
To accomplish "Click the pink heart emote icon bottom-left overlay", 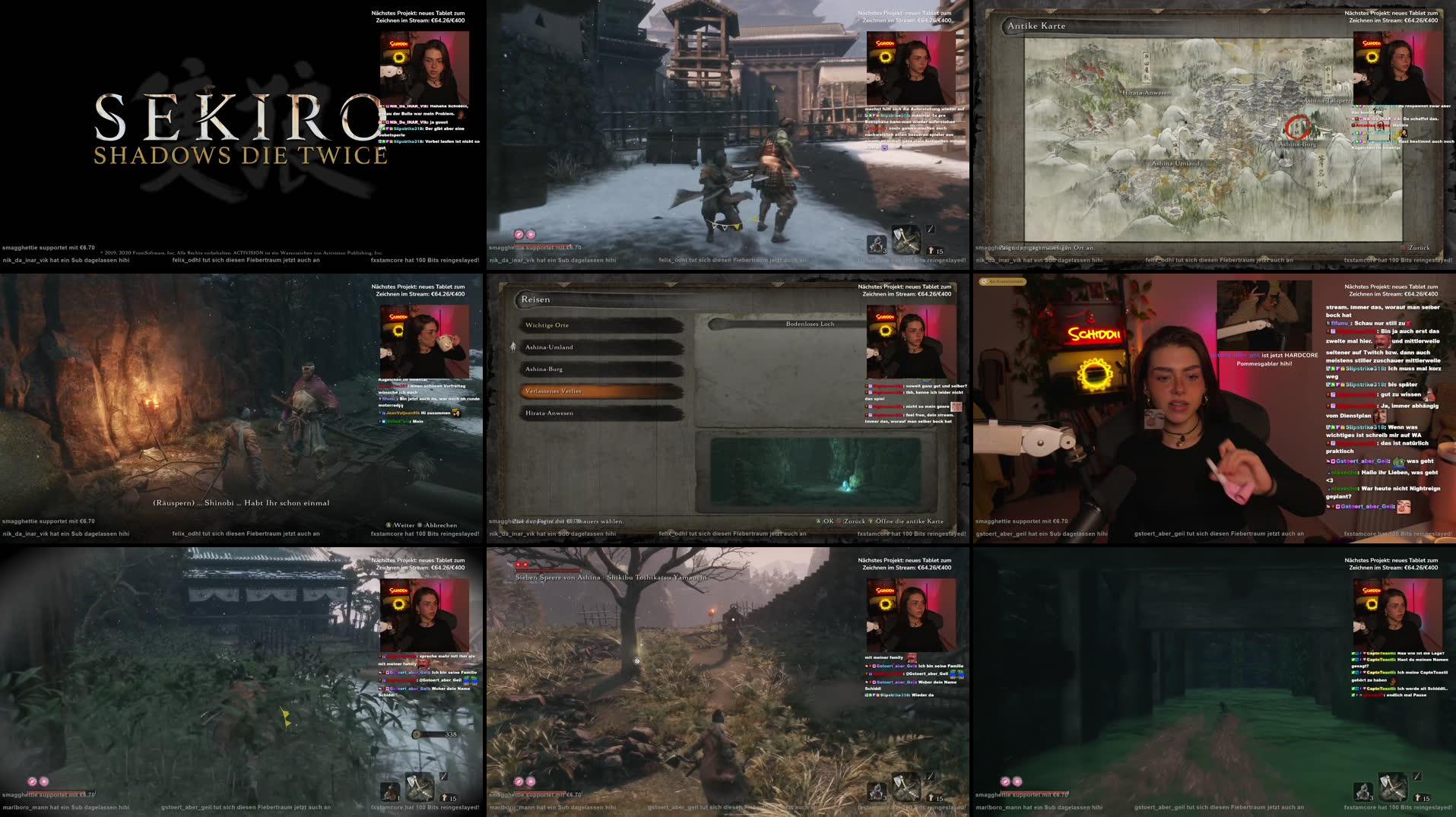I will coord(34,781).
